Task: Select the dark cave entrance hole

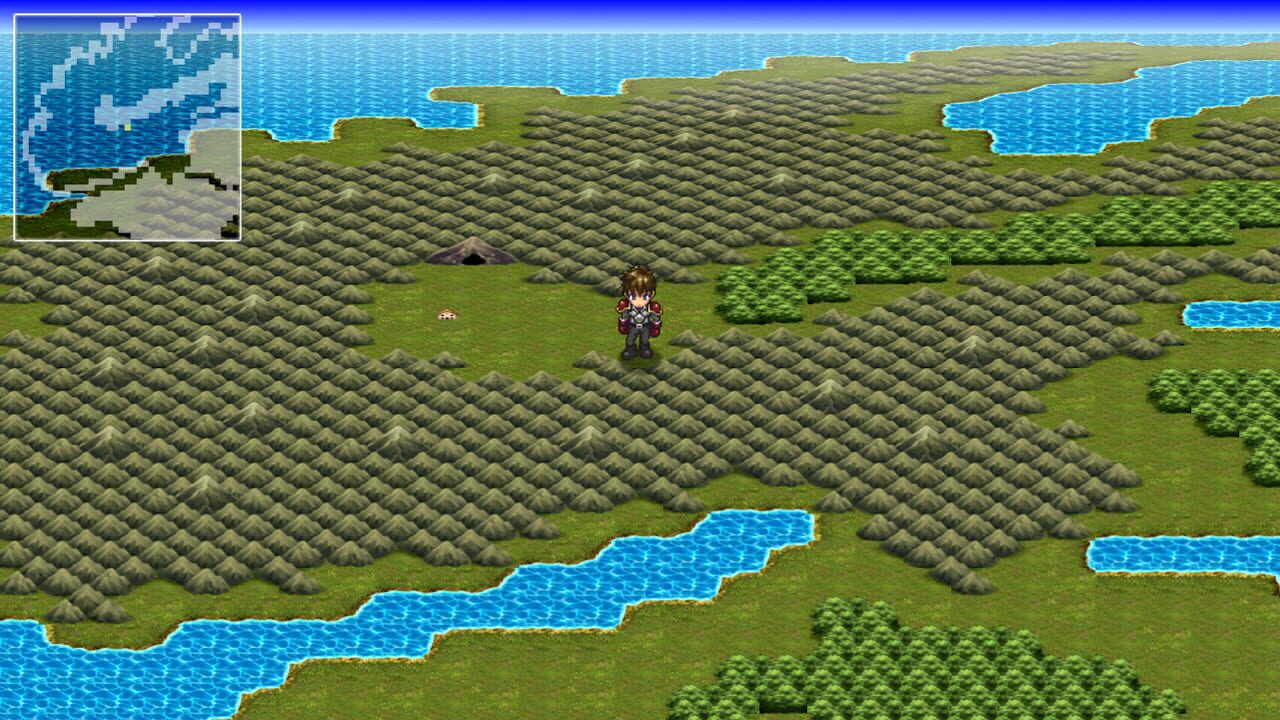Action: (470, 260)
